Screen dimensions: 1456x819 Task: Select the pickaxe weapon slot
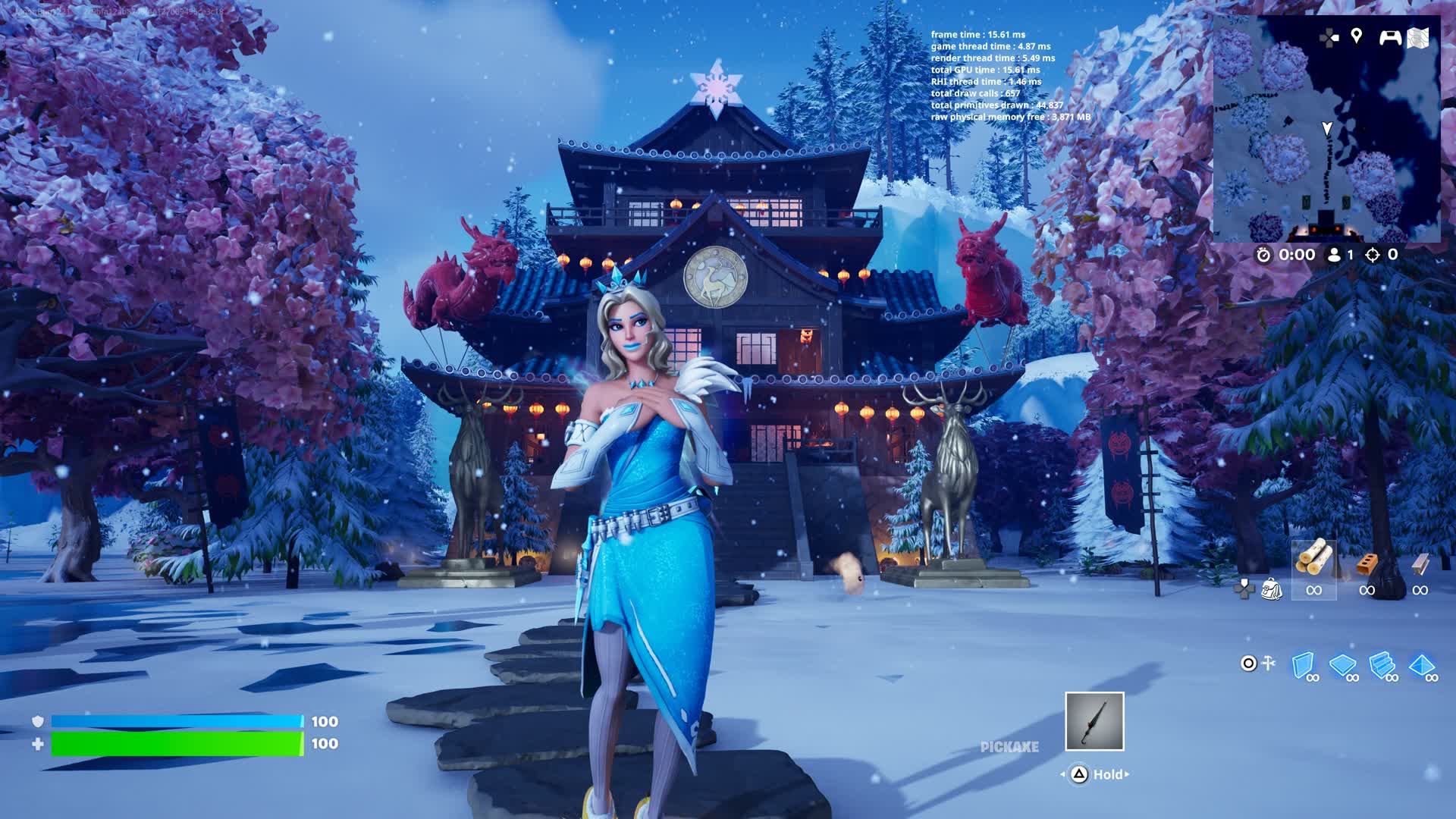(1094, 721)
